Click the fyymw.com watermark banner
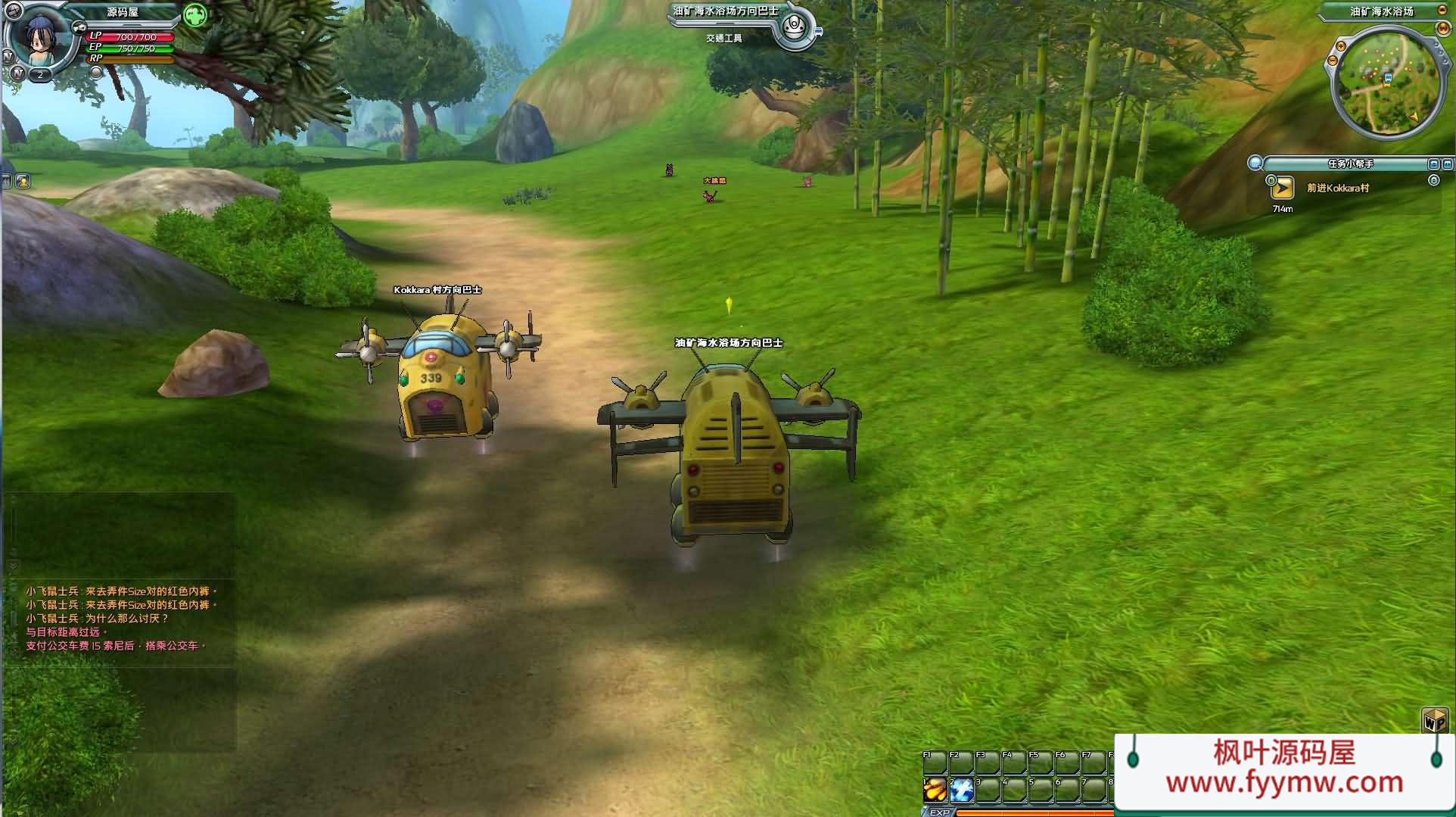Viewport: 1456px width, 817px height. 1284,769
